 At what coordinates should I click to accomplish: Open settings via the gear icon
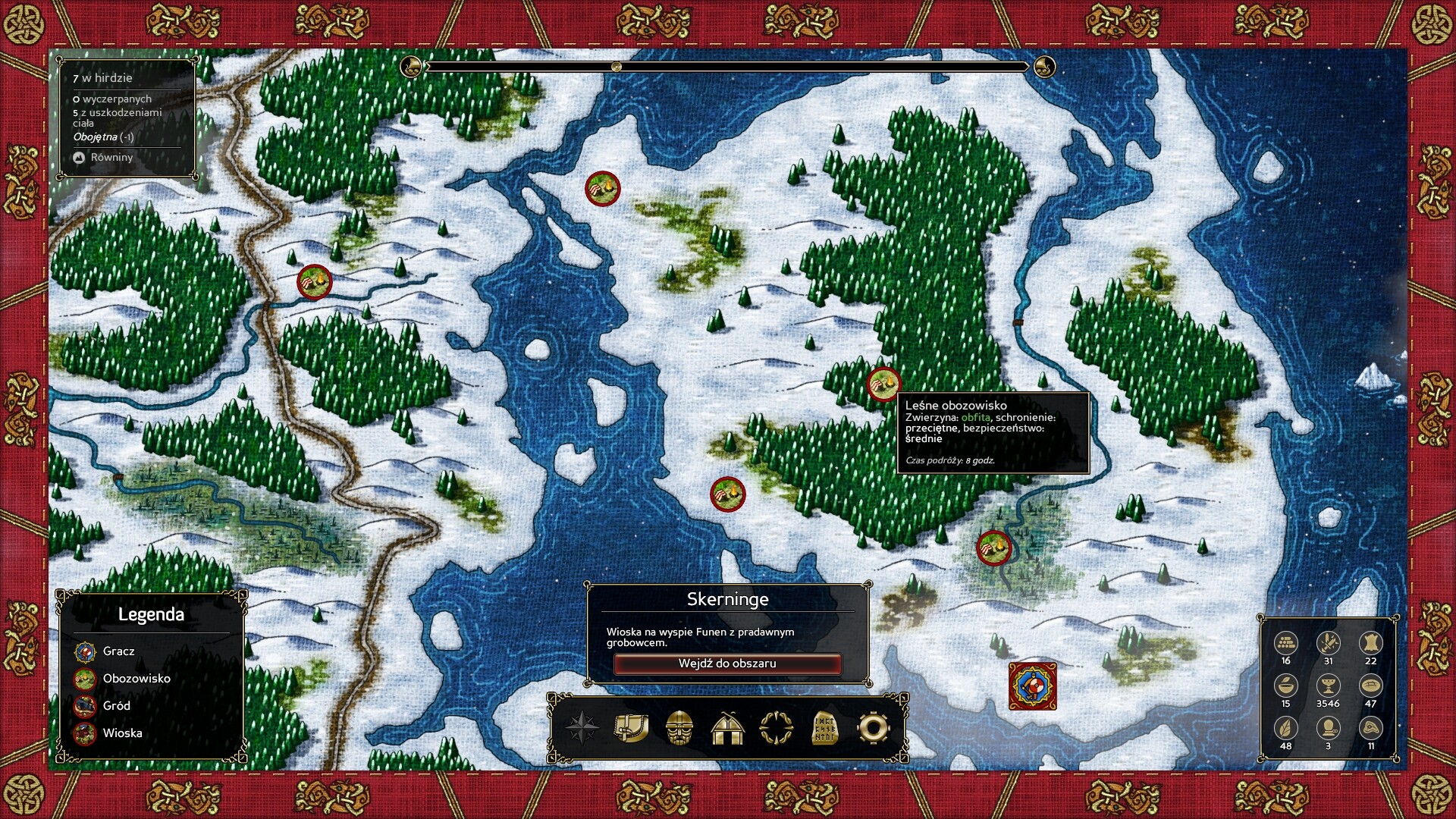(x=873, y=728)
